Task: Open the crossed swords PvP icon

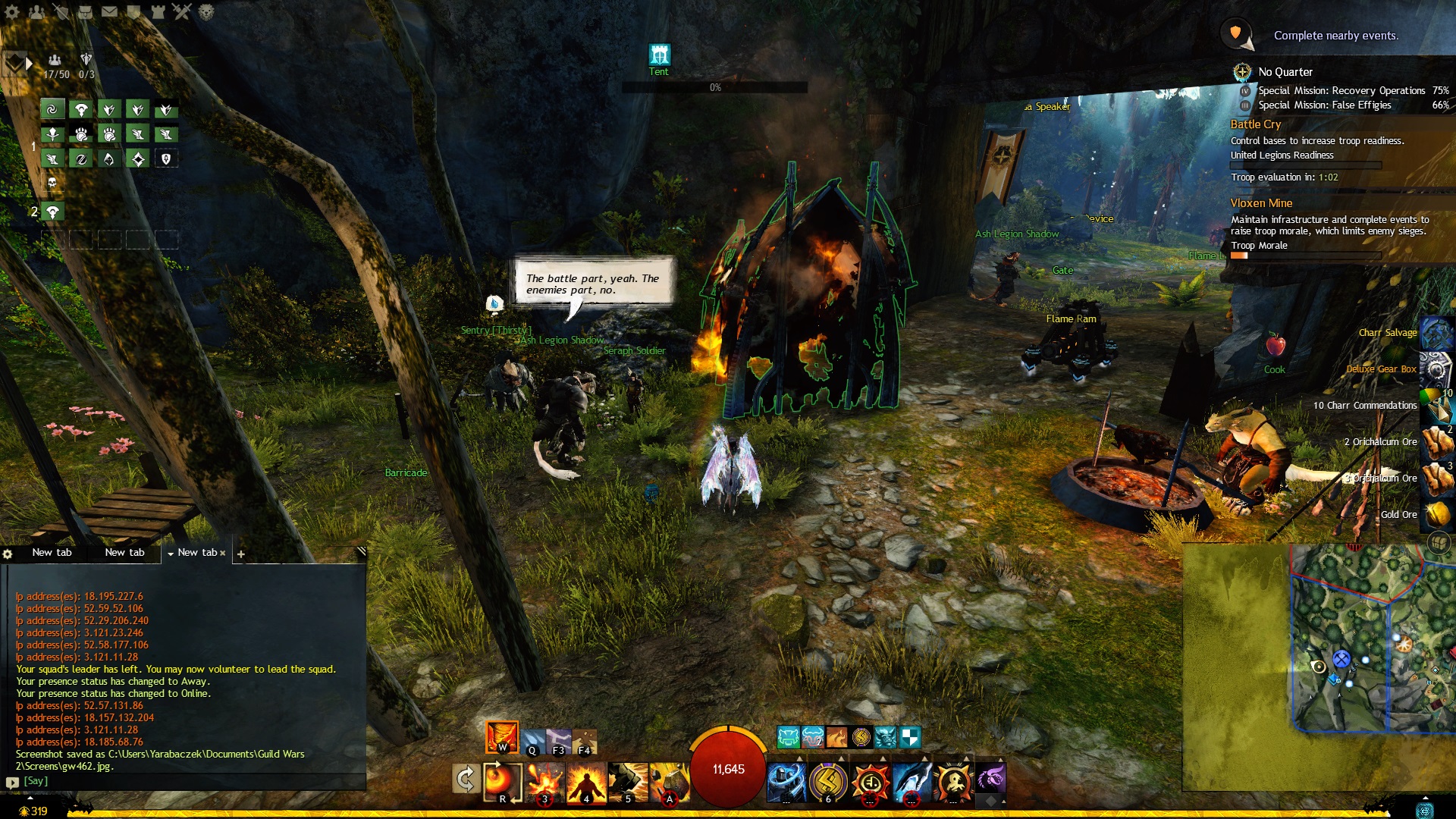Action: [182, 11]
